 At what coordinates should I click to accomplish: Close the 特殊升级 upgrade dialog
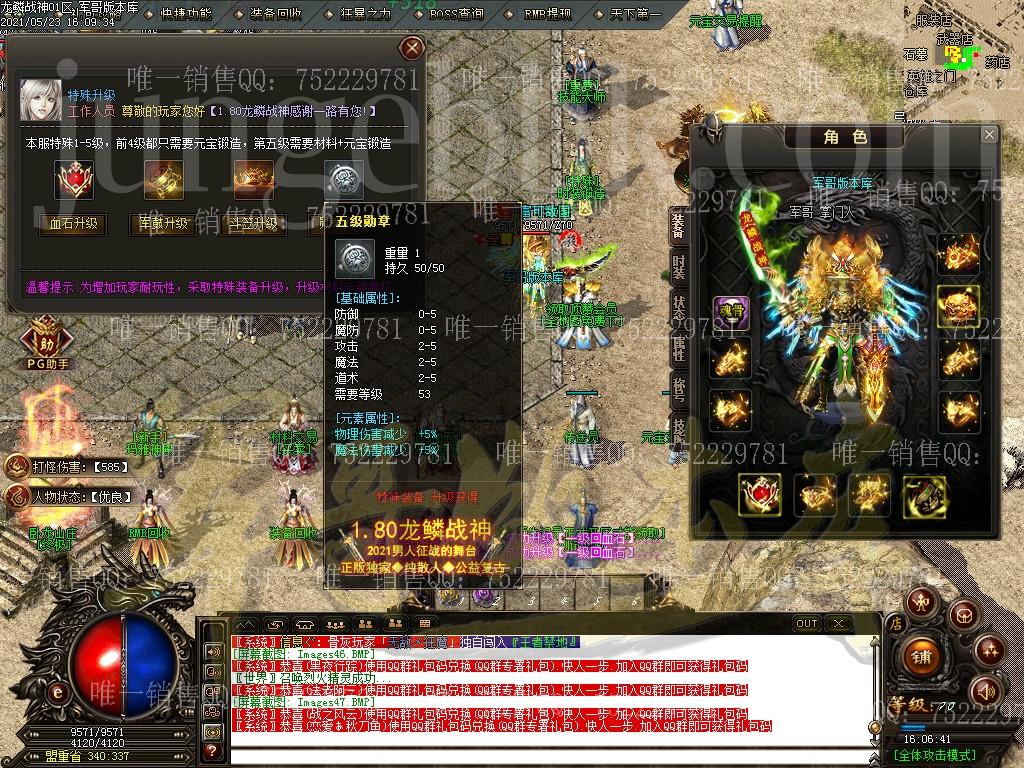pyautogui.click(x=411, y=48)
